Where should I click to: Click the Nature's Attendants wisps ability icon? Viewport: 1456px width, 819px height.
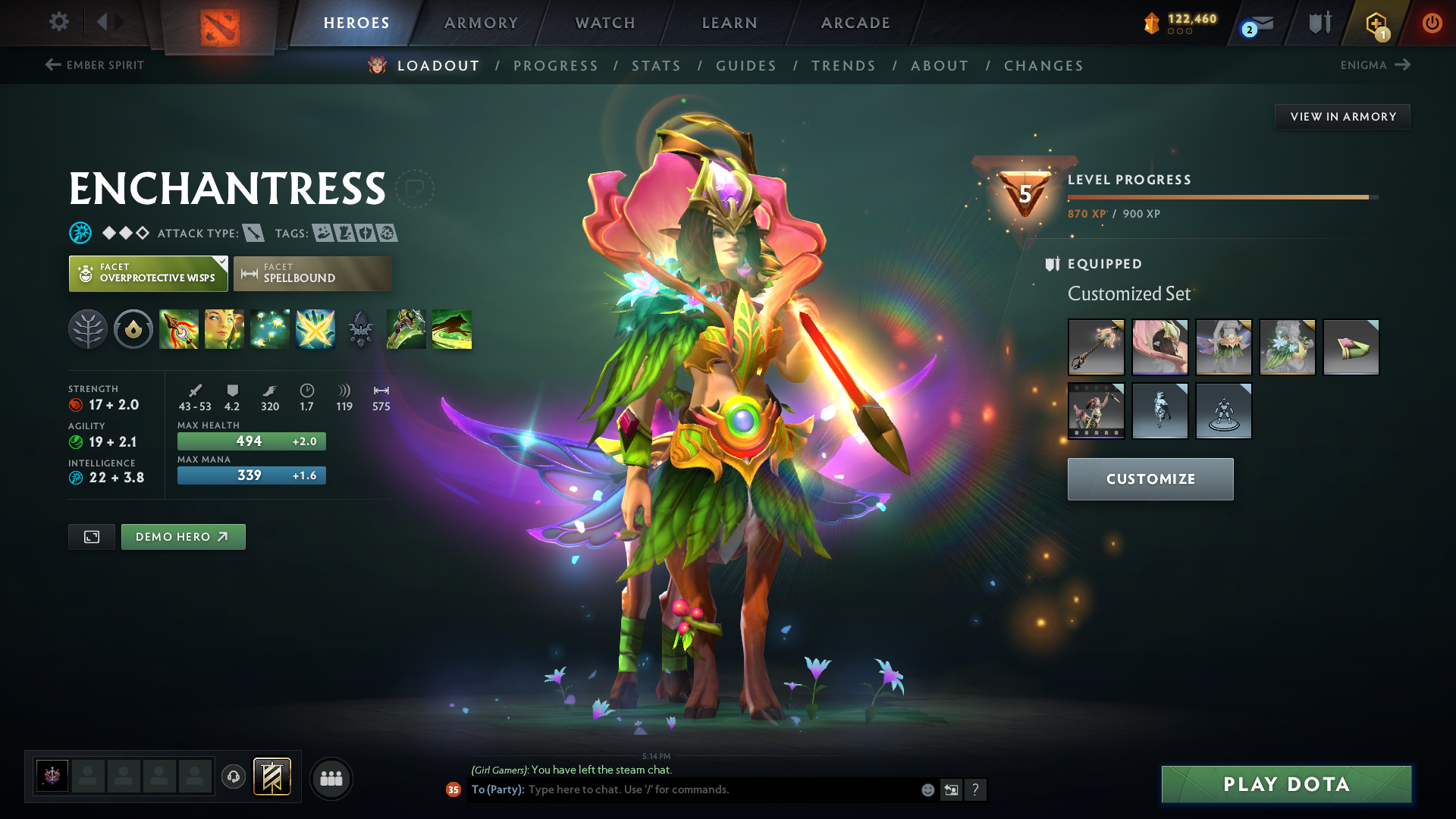coord(270,329)
